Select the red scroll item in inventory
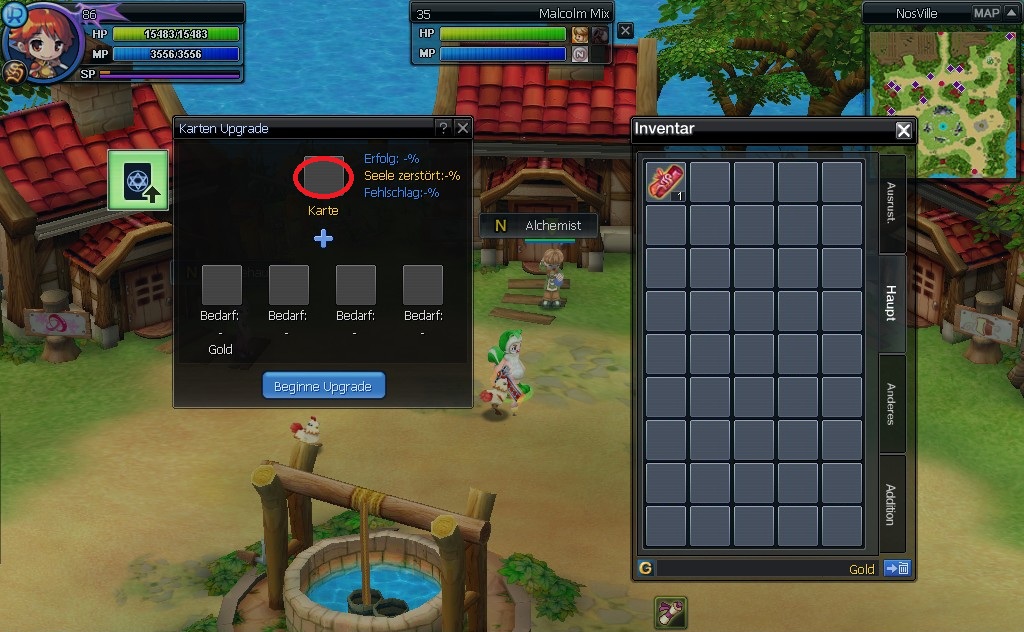This screenshot has width=1024, height=632. pos(665,182)
